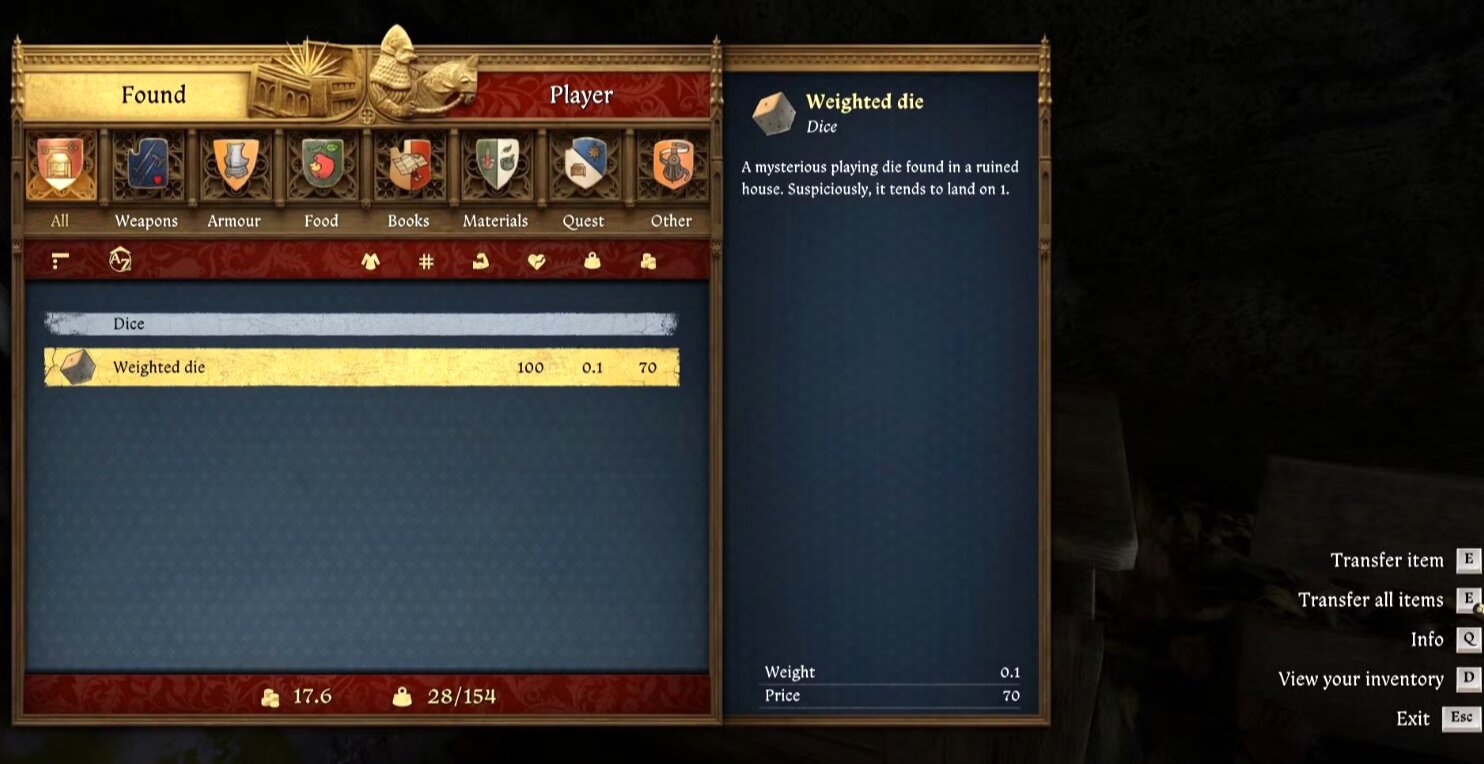The width and height of the screenshot is (1484, 764).
Task: Sort items by price coins icon
Action: (648, 261)
